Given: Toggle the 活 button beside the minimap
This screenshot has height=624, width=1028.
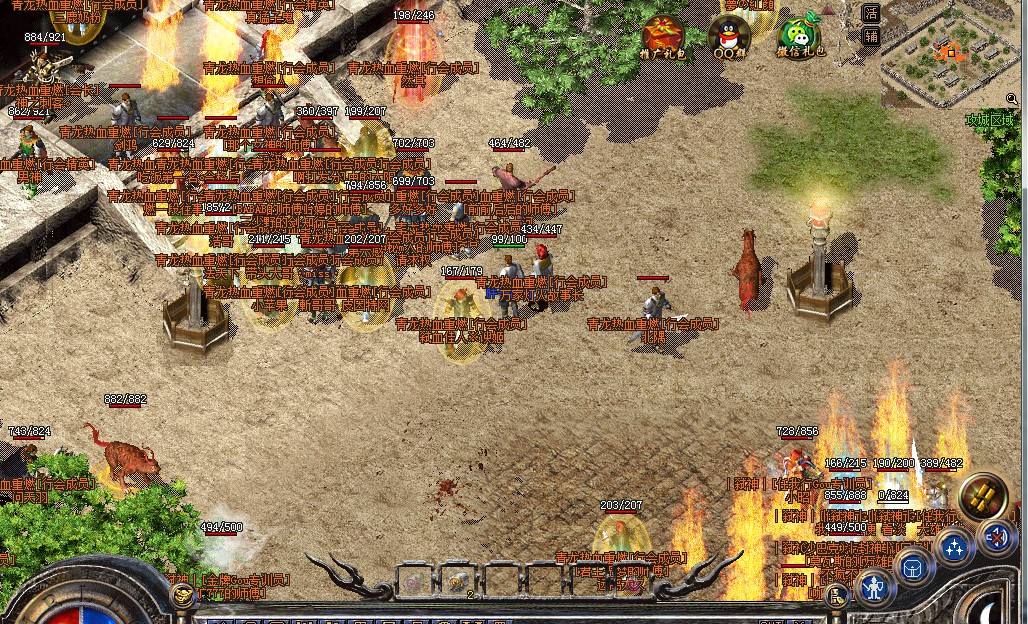Looking at the screenshot, I should (x=871, y=14).
